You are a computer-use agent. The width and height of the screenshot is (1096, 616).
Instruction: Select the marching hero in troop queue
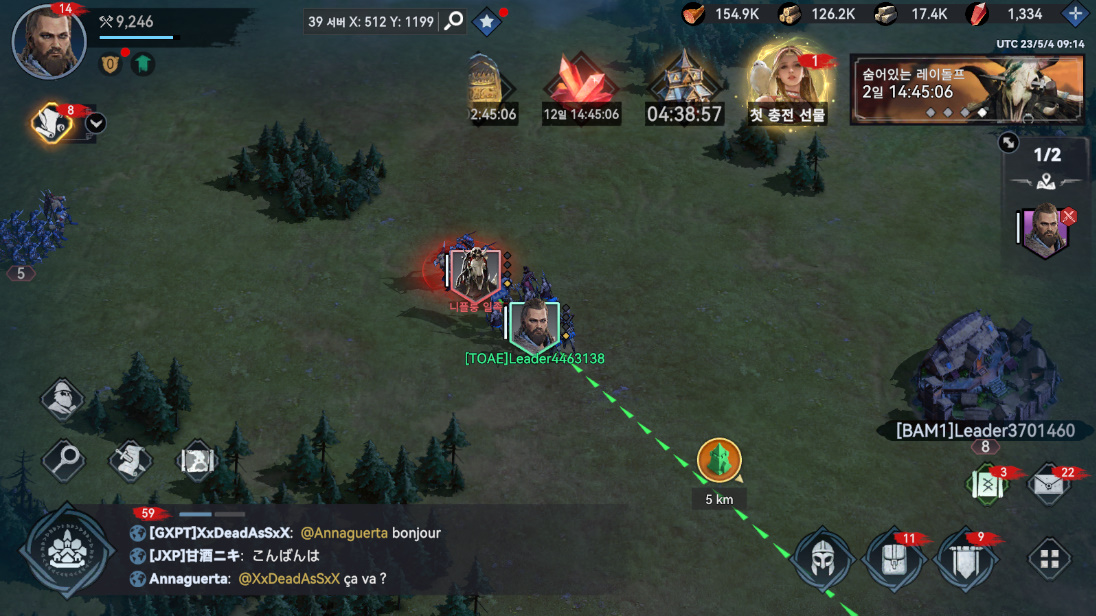[x=1044, y=228]
